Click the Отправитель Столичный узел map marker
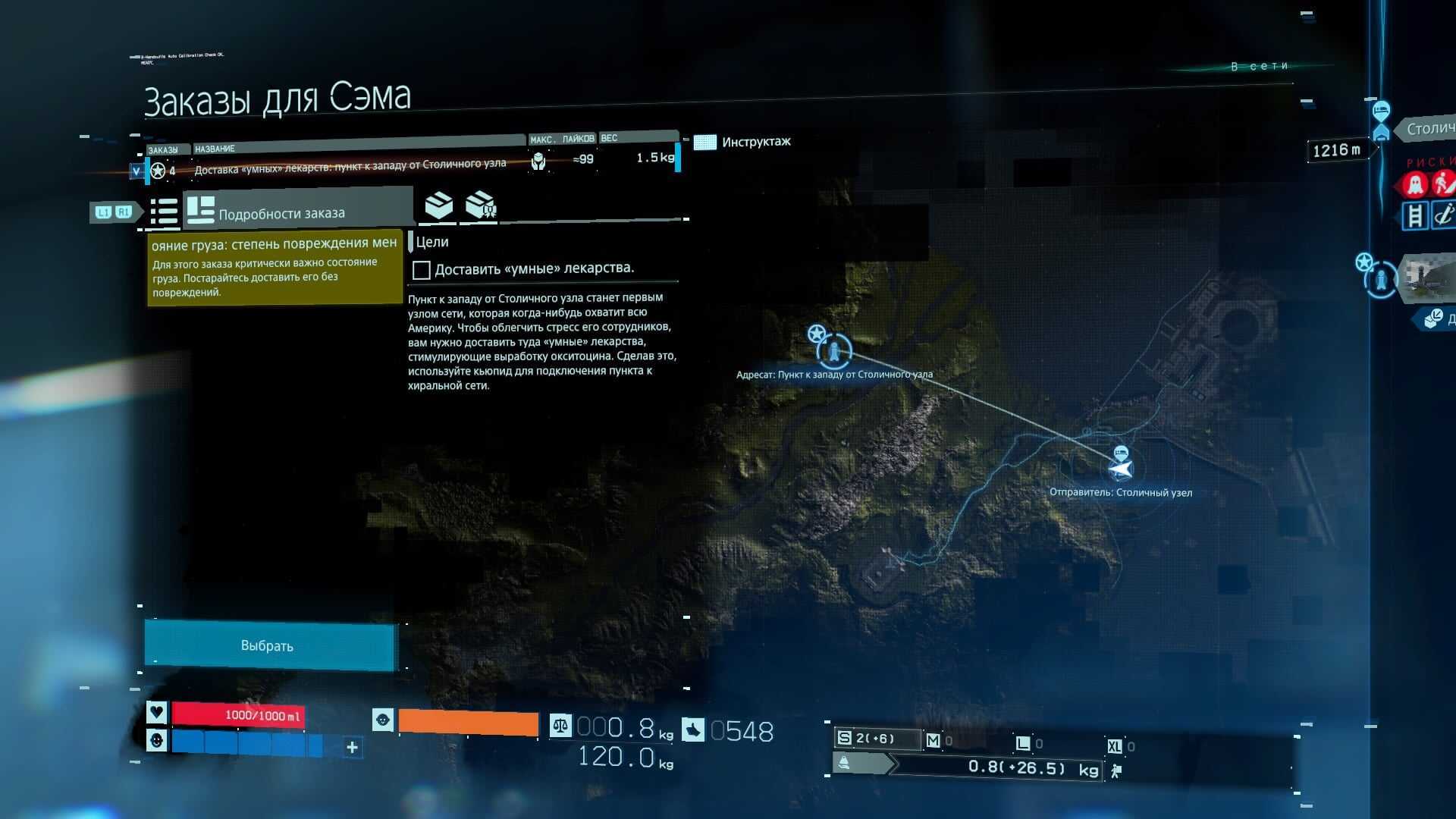This screenshot has width=1456, height=819. click(1121, 469)
